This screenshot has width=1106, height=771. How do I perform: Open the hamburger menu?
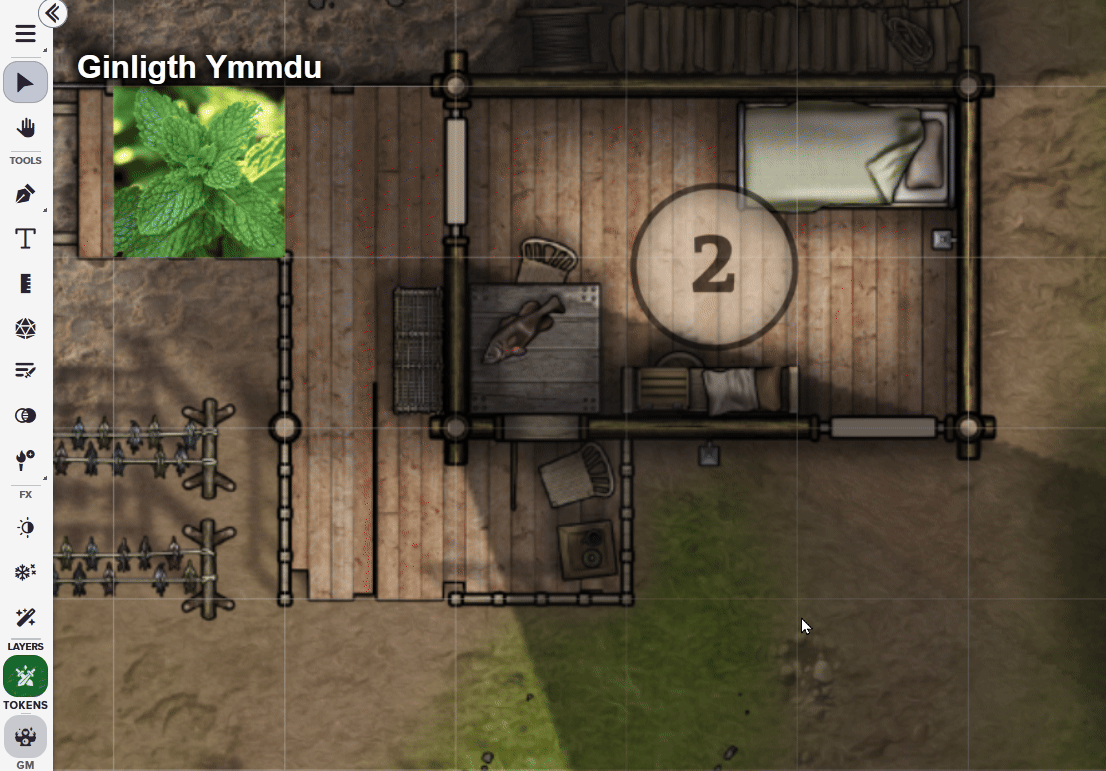click(x=26, y=33)
